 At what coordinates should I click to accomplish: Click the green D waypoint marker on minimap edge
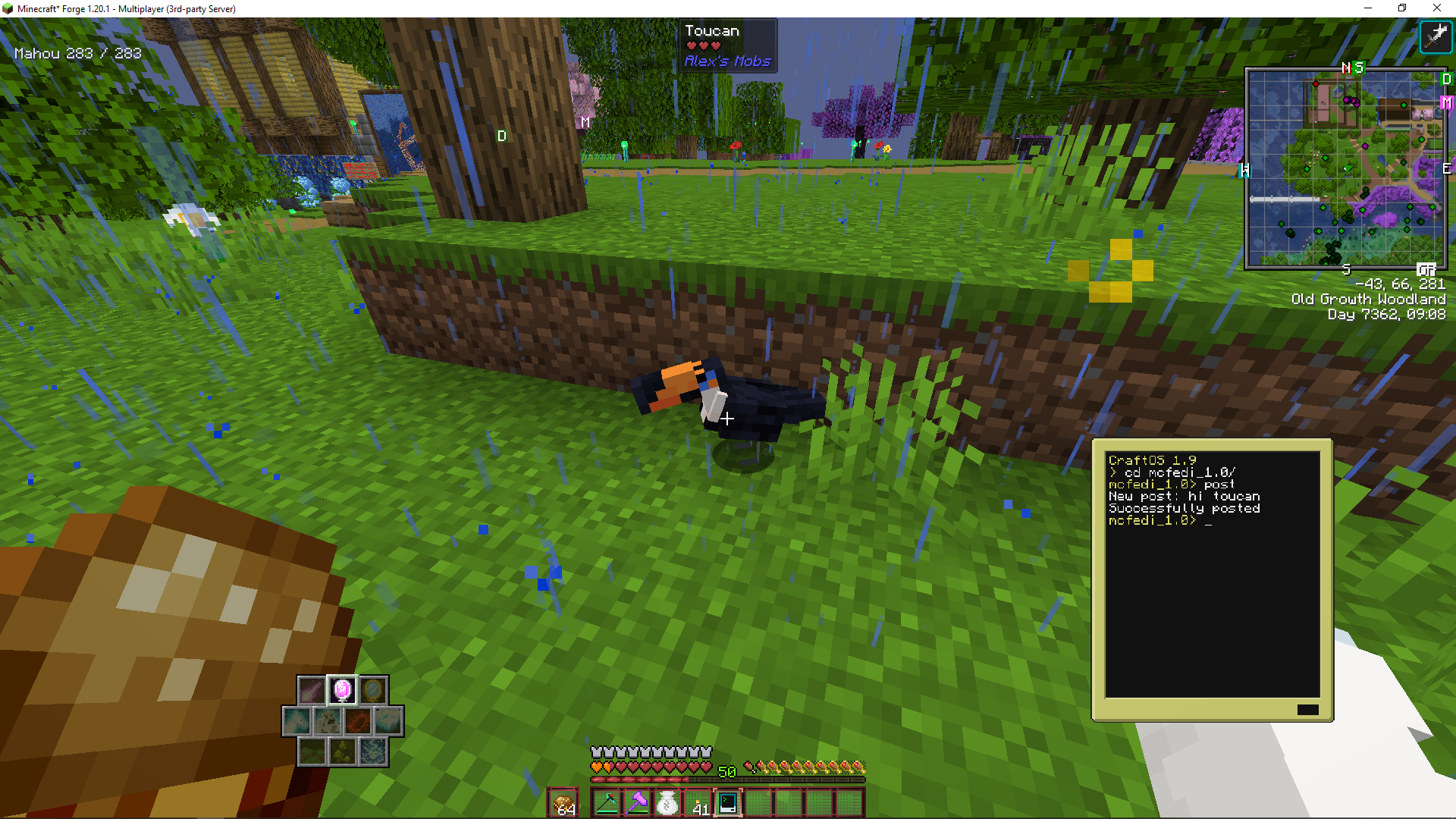click(x=1446, y=79)
